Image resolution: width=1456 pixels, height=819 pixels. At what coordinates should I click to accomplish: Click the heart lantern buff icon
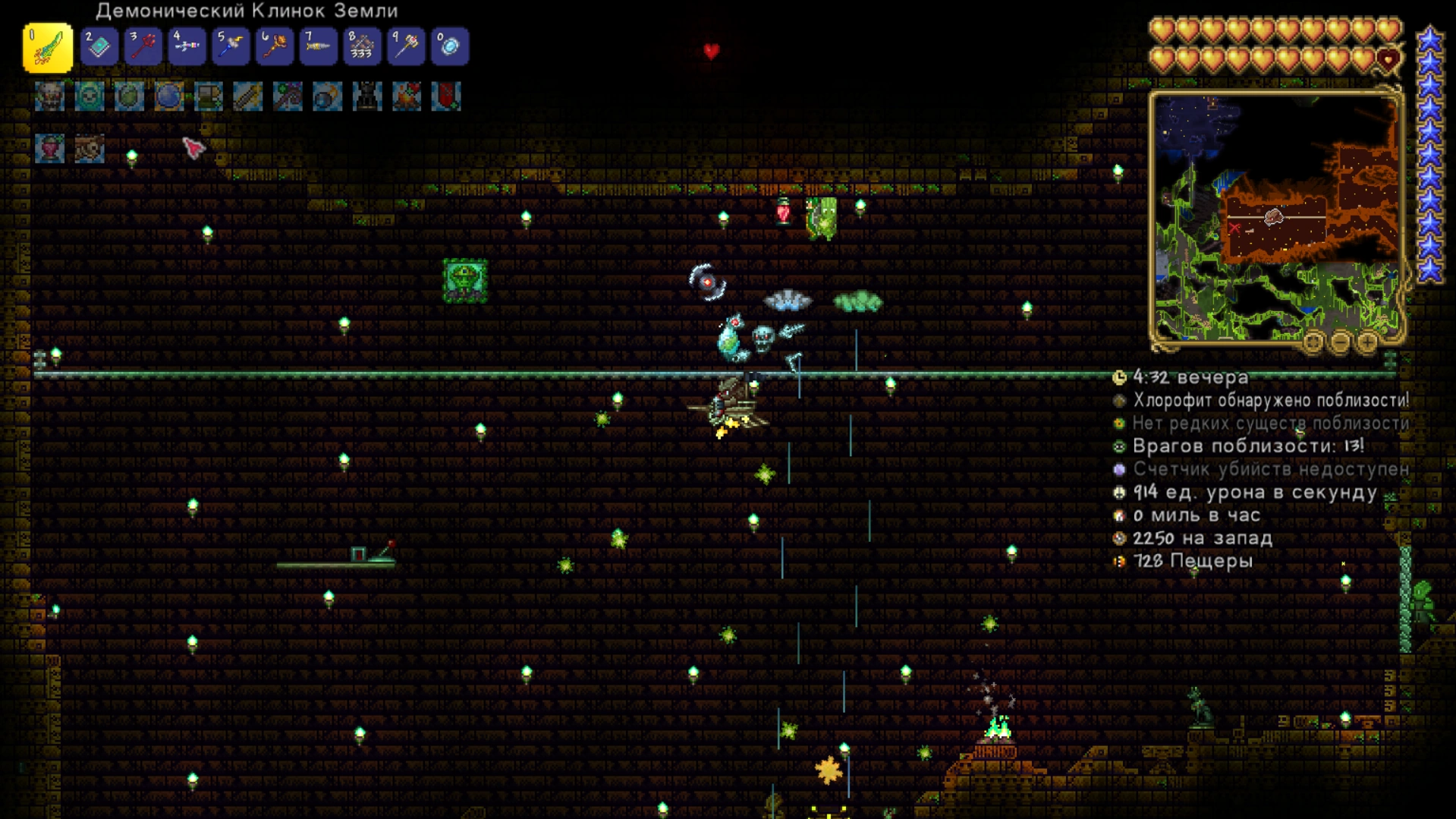point(50,149)
